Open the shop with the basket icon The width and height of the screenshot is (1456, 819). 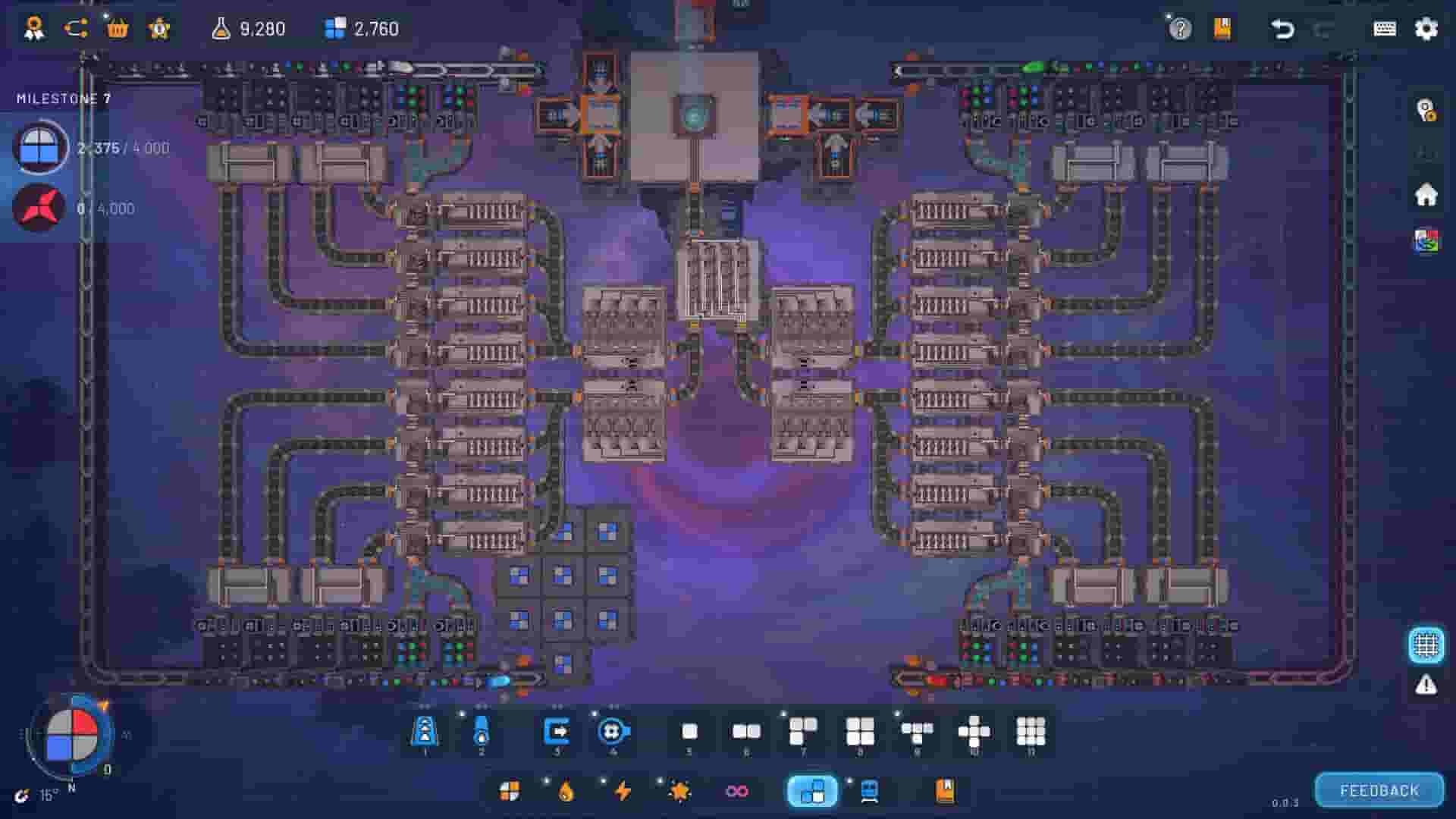(118, 30)
